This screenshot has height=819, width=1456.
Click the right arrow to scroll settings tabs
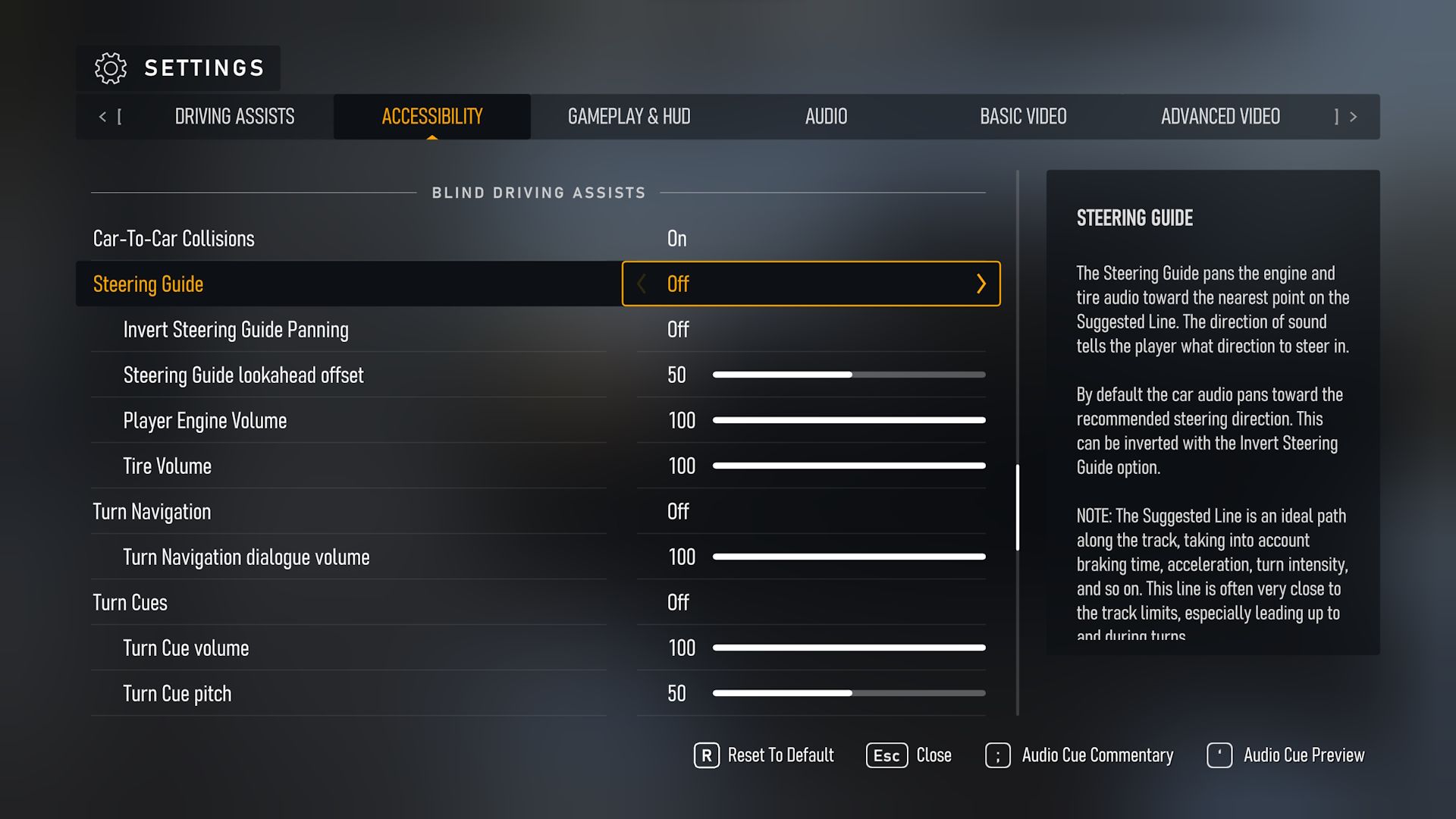click(x=1354, y=117)
